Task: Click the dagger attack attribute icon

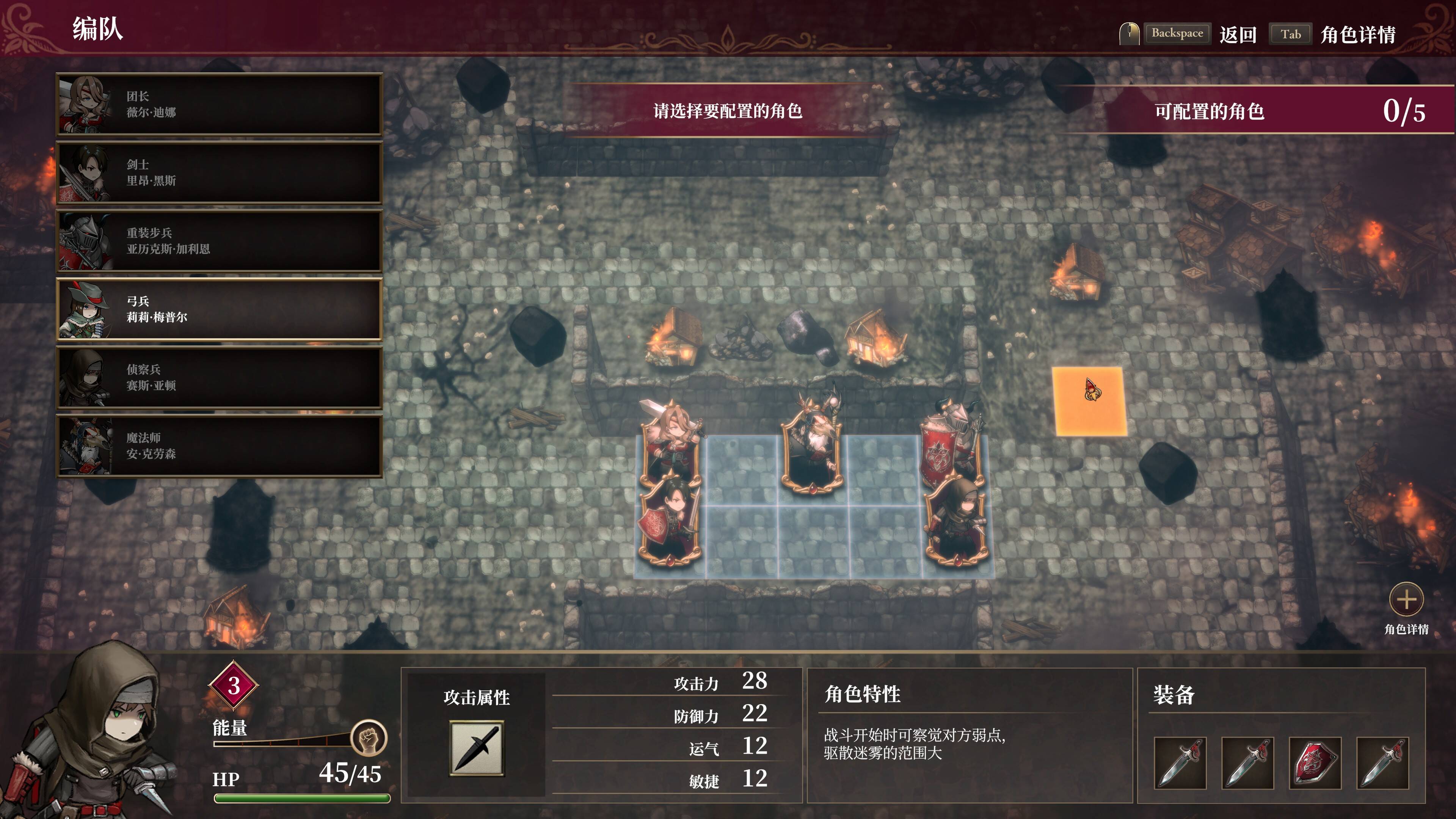Action: pos(477,748)
